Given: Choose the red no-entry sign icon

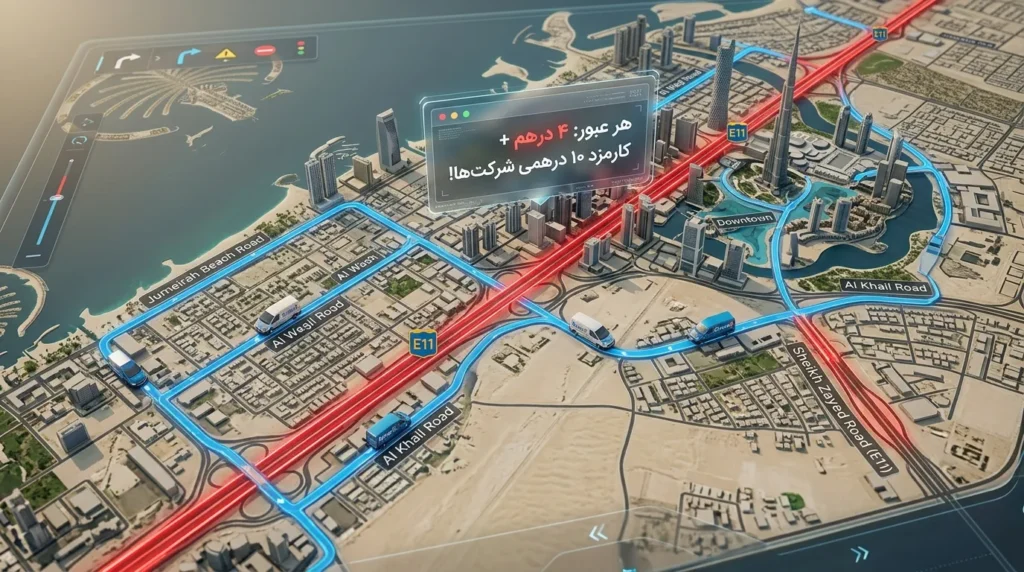Looking at the screenshot, I should click(x=265, y=50).
